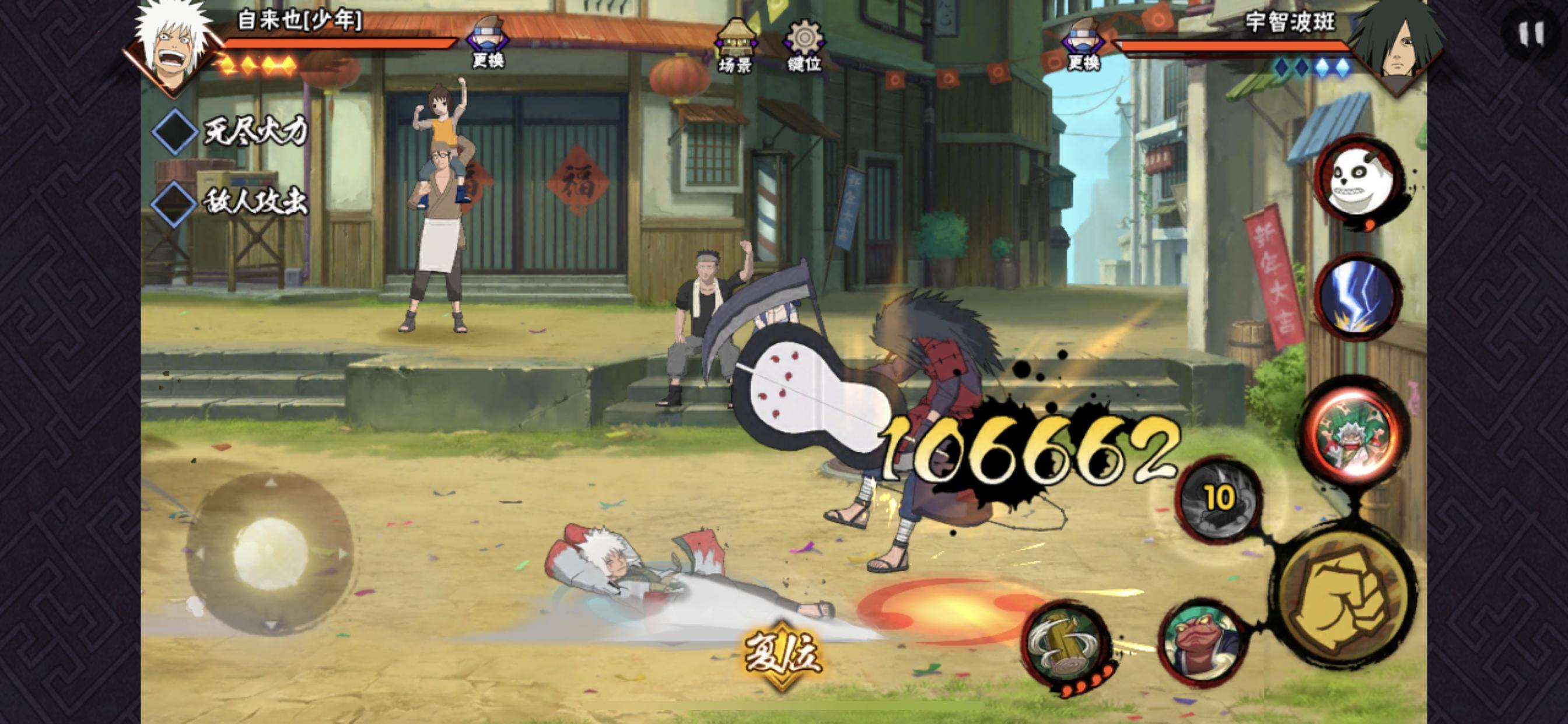Tap the virtual movement joystick

[x=269, y=553]
